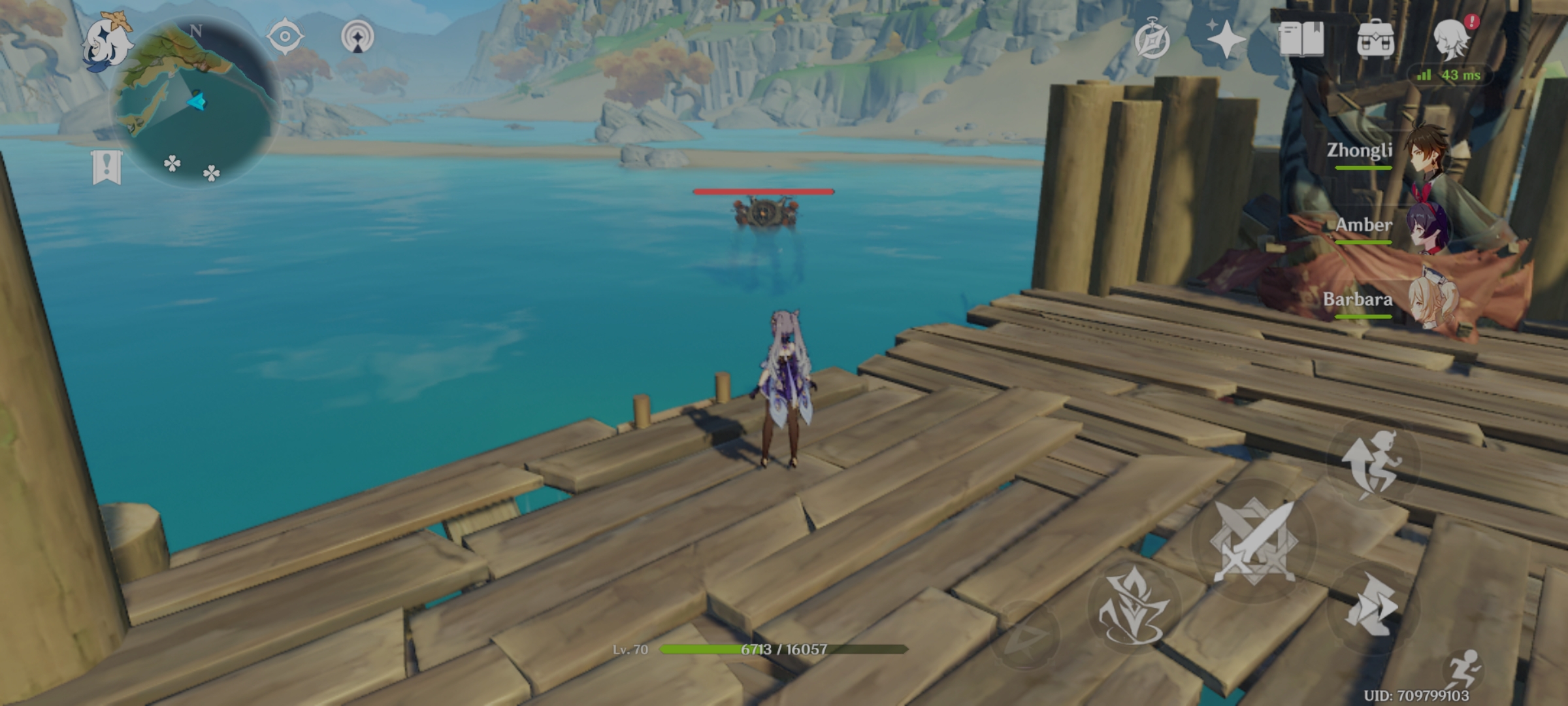Viewport: 1568px width, 706px height.
Task: Open the compass events icon
Action: (1152, 41)
